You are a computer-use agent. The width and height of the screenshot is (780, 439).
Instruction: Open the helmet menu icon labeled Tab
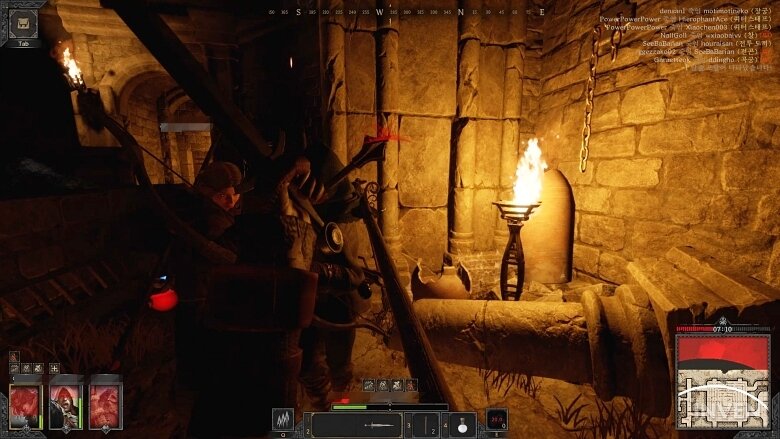24,24
